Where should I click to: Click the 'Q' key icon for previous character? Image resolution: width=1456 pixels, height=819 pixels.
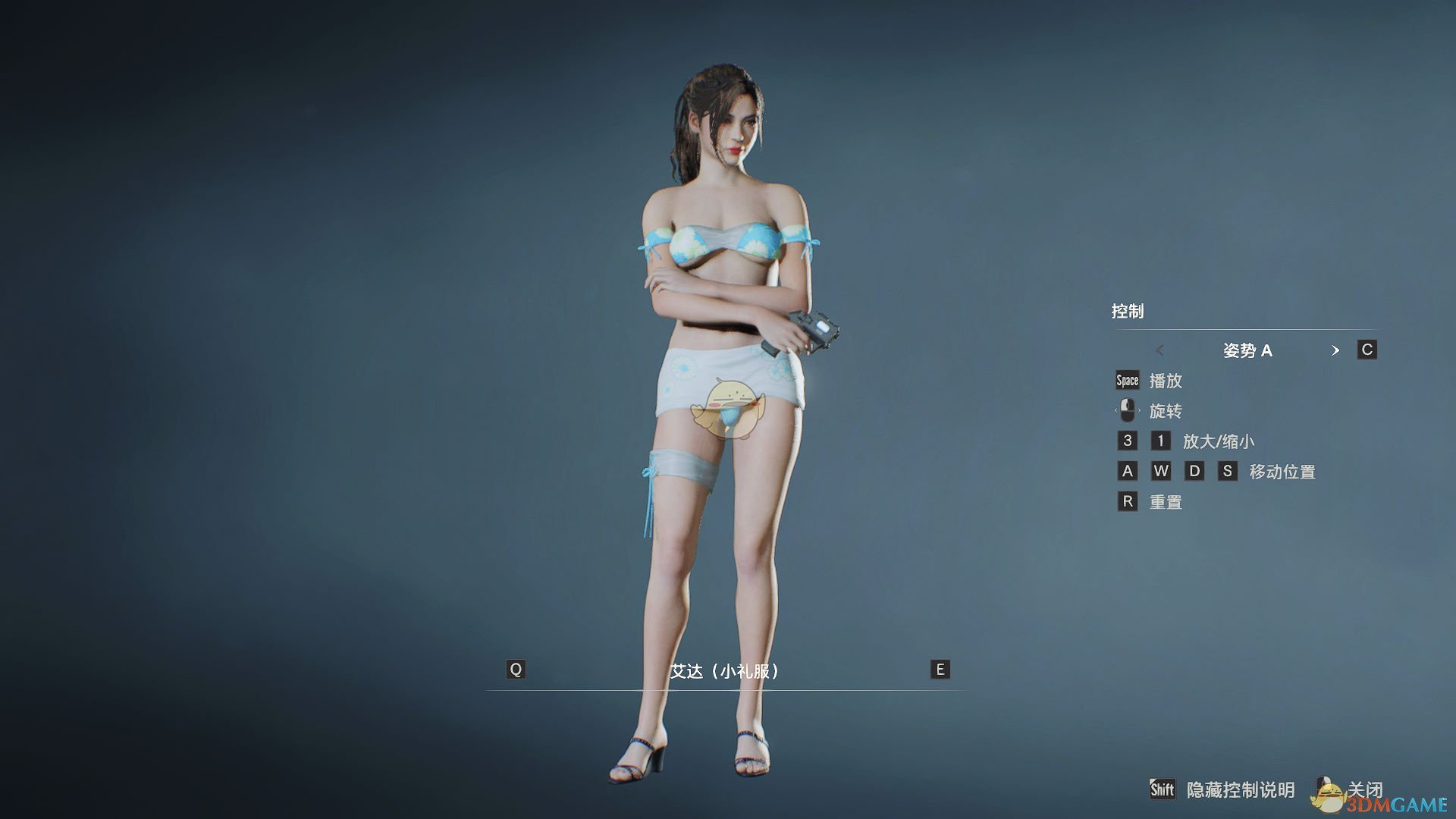[x=516, y=670]
